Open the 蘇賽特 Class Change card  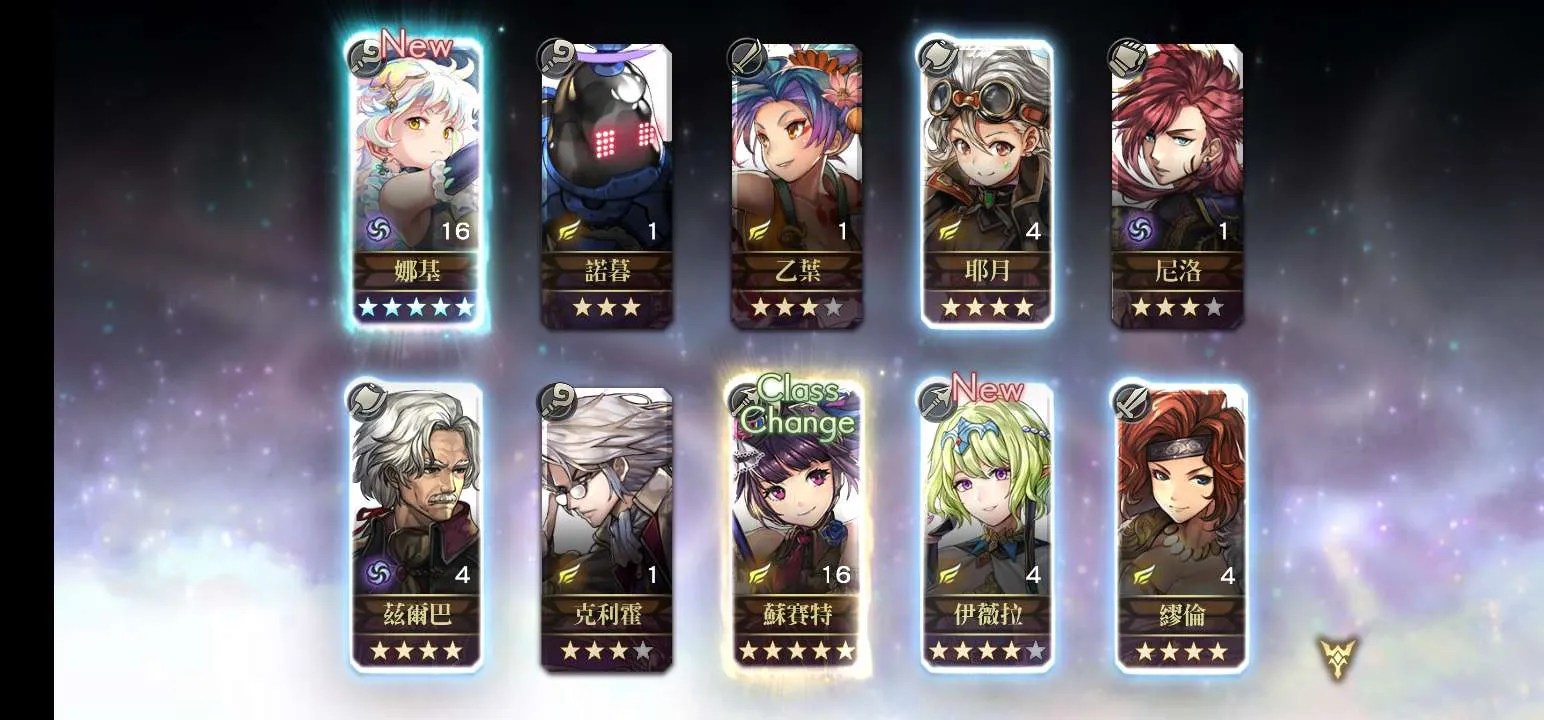[x=796, y=525]
